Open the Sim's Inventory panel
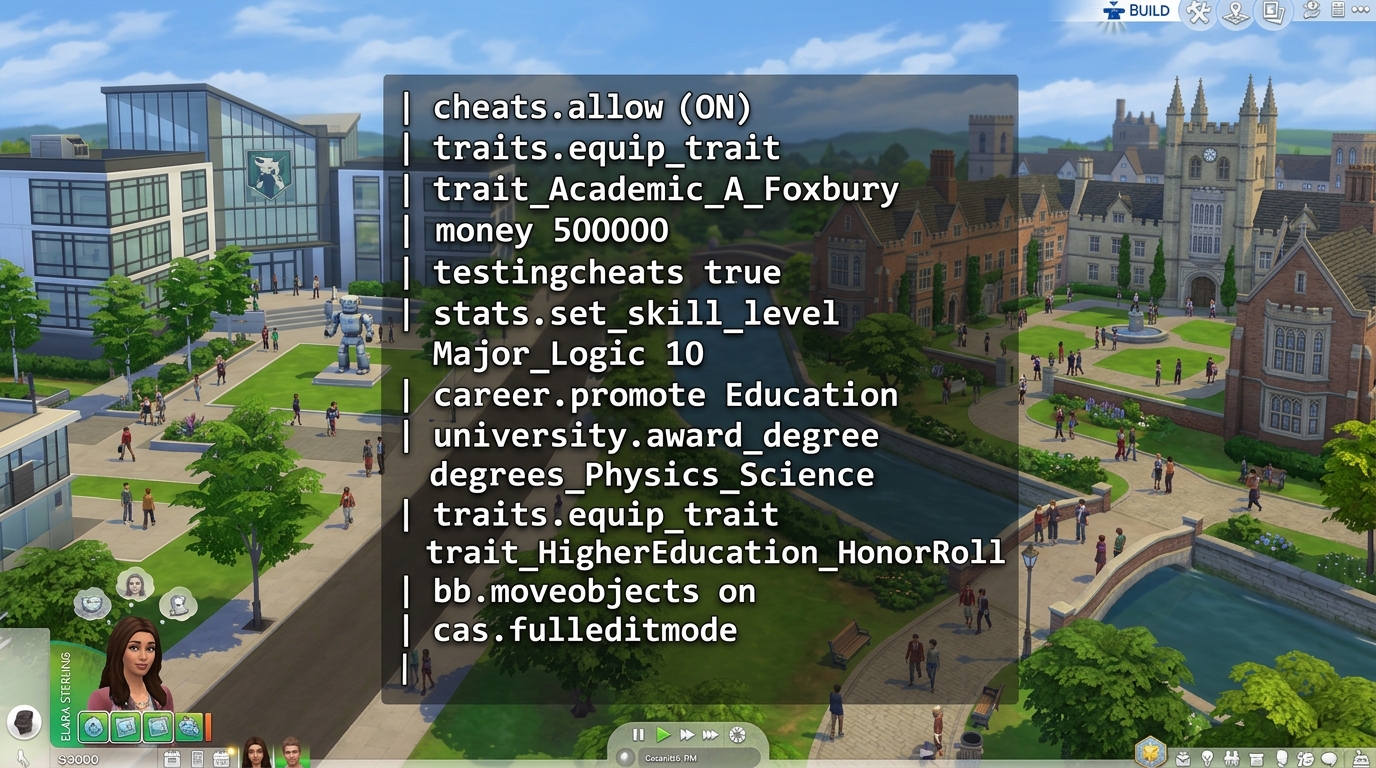This screenshot has width=1376, height=768. (x=1257, y=758)
